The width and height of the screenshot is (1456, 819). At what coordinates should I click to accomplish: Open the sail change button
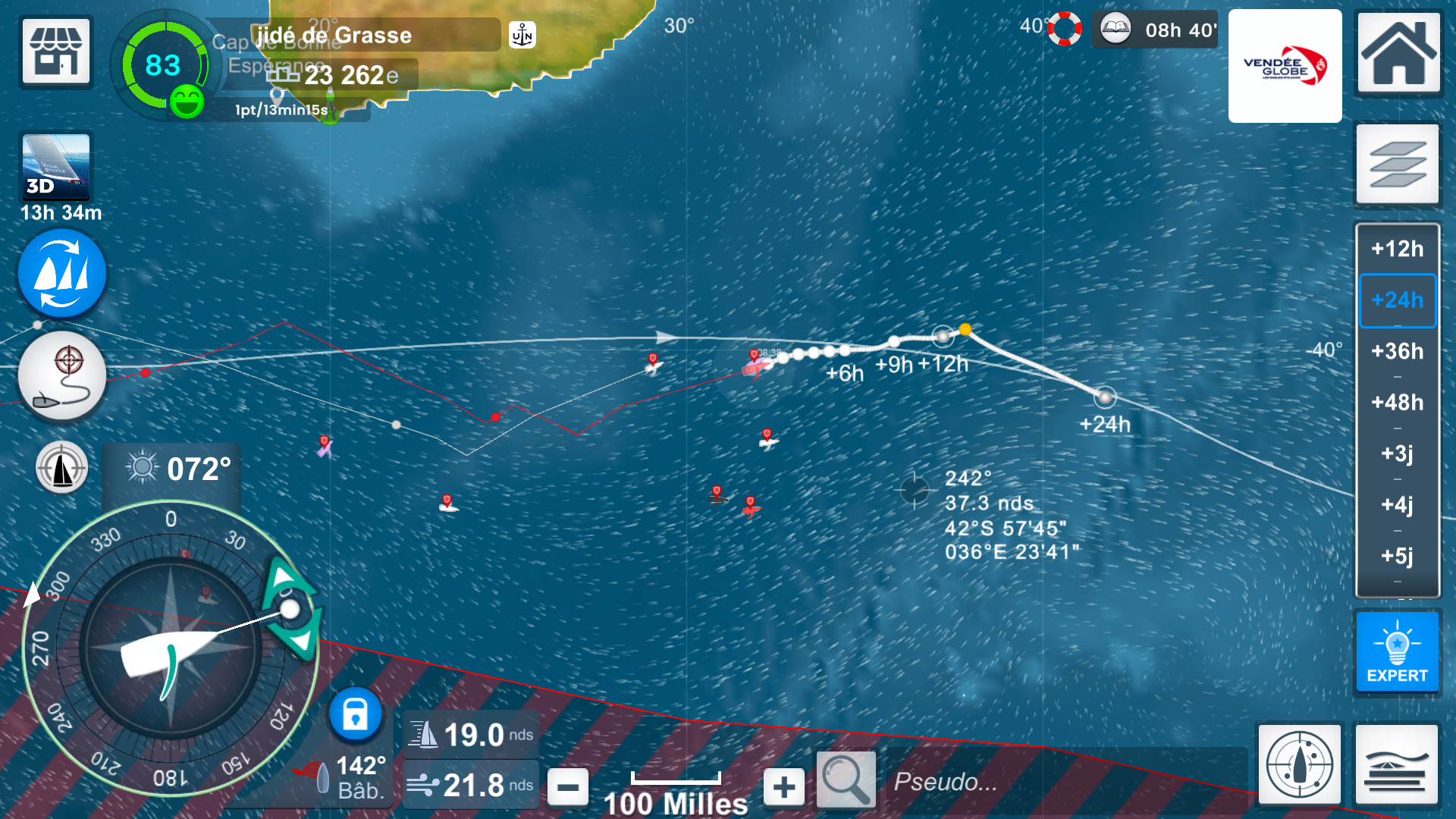(62, 274)
